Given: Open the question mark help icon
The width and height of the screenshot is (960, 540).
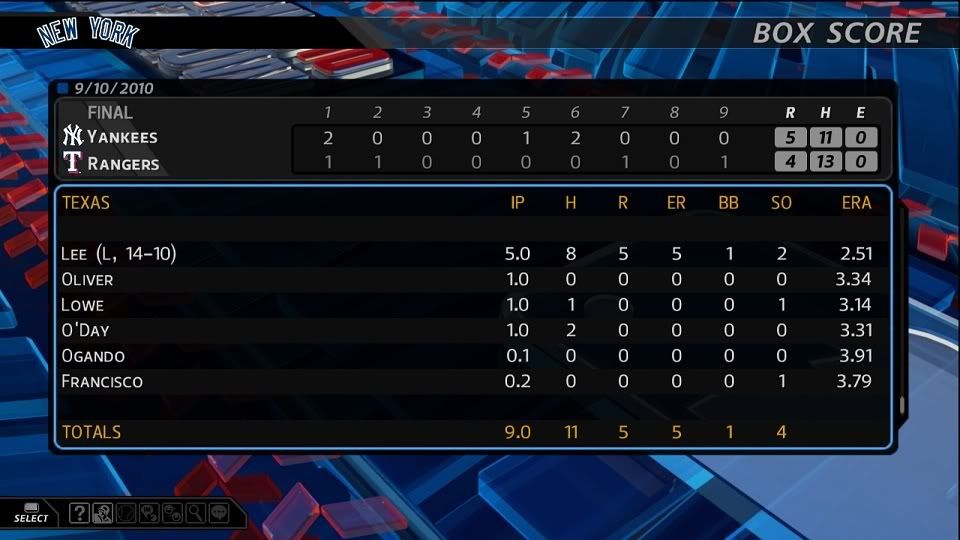Looking at the screenshot, I should coord(80,514).
